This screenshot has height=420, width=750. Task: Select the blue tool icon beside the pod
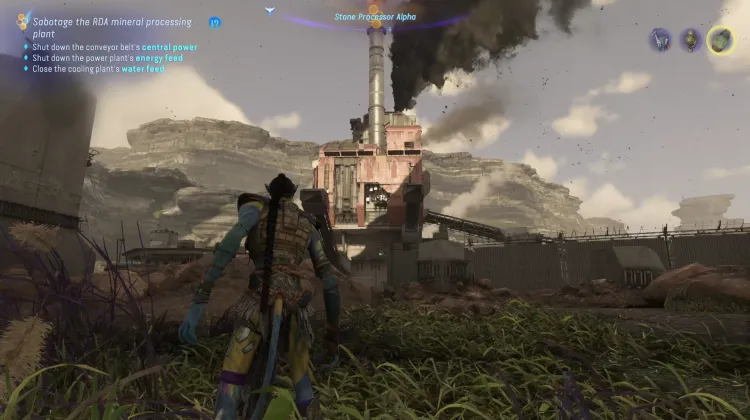tap(661, 40)
